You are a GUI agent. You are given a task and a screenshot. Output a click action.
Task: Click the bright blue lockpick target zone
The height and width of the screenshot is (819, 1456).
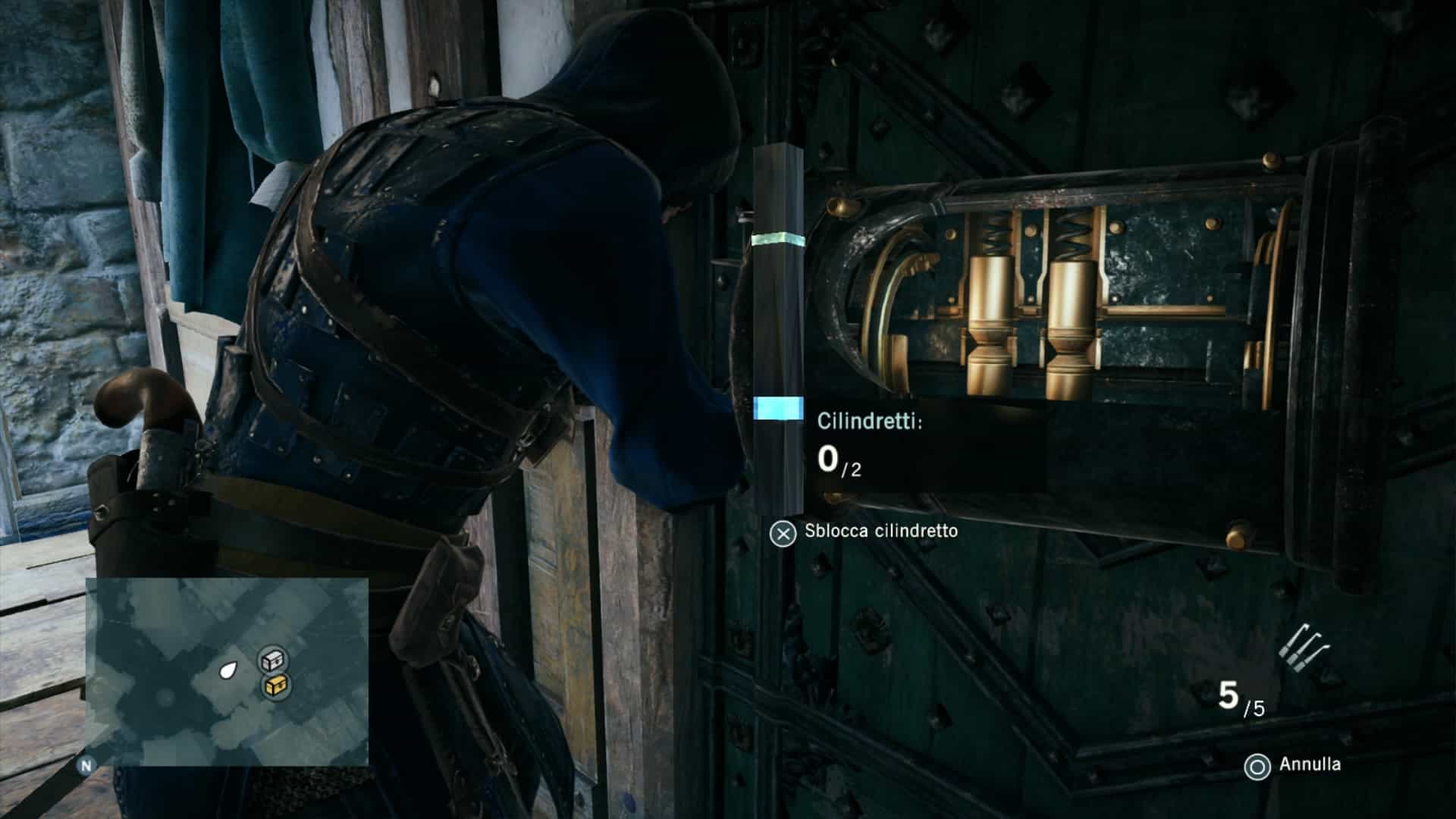[778, 408]
